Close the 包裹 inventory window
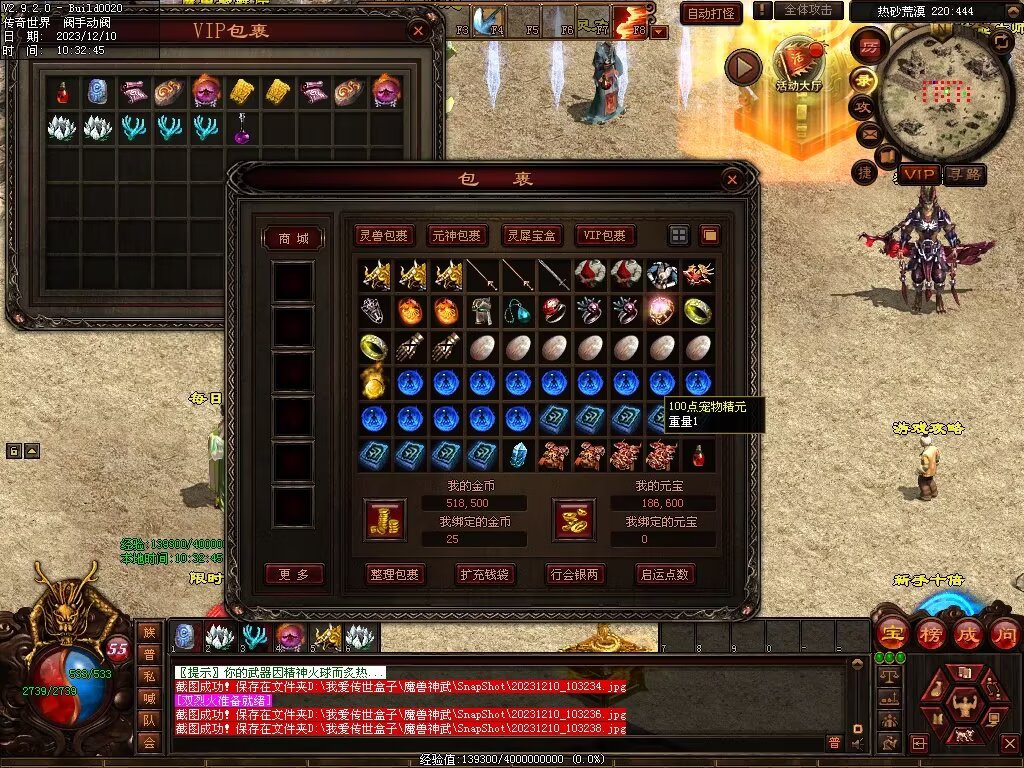The height and width of the screenshot is (768, 1024). (x=732, y=180)
